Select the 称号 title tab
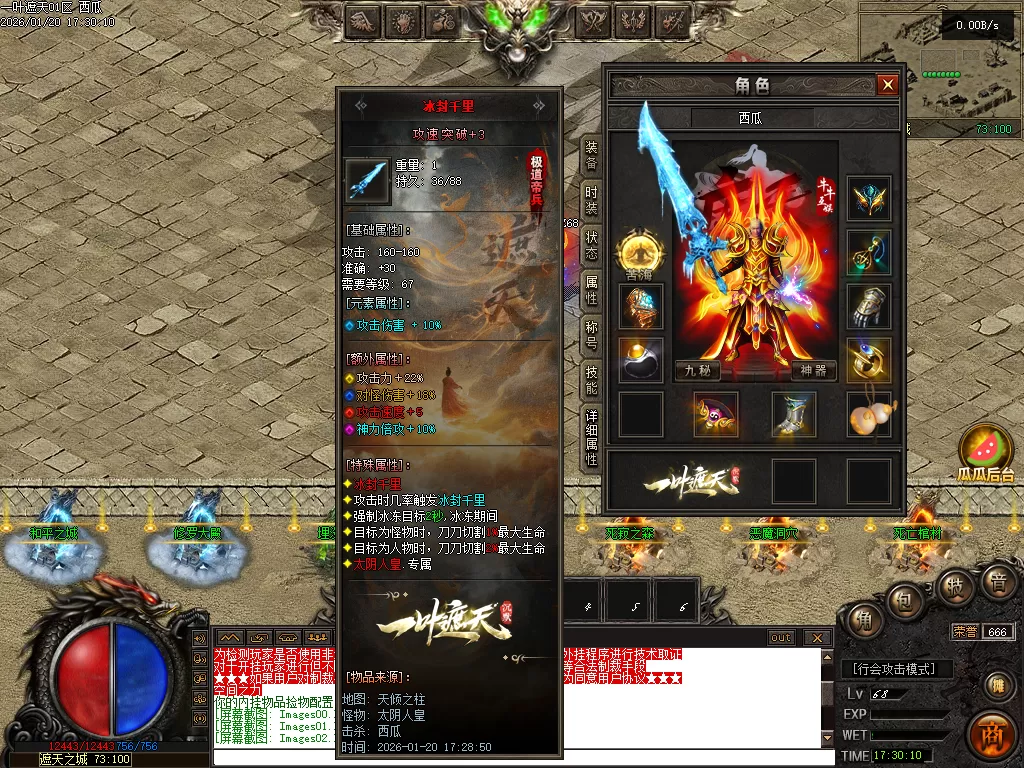This screenshot has height=768, width=1024. (x=592, y=335)
